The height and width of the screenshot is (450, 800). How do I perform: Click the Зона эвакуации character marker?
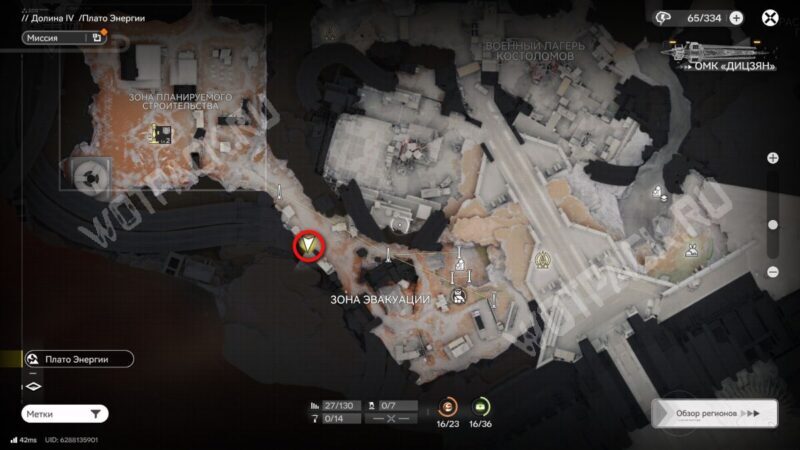(x=457, y=294)
